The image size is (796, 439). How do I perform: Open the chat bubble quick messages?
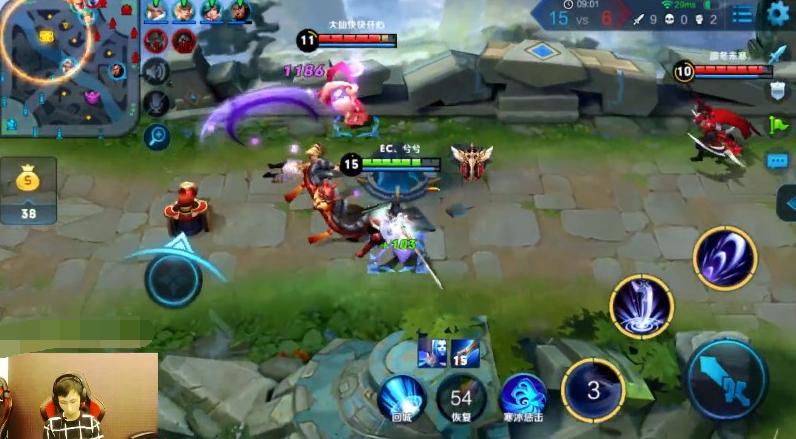click(778, 160)
